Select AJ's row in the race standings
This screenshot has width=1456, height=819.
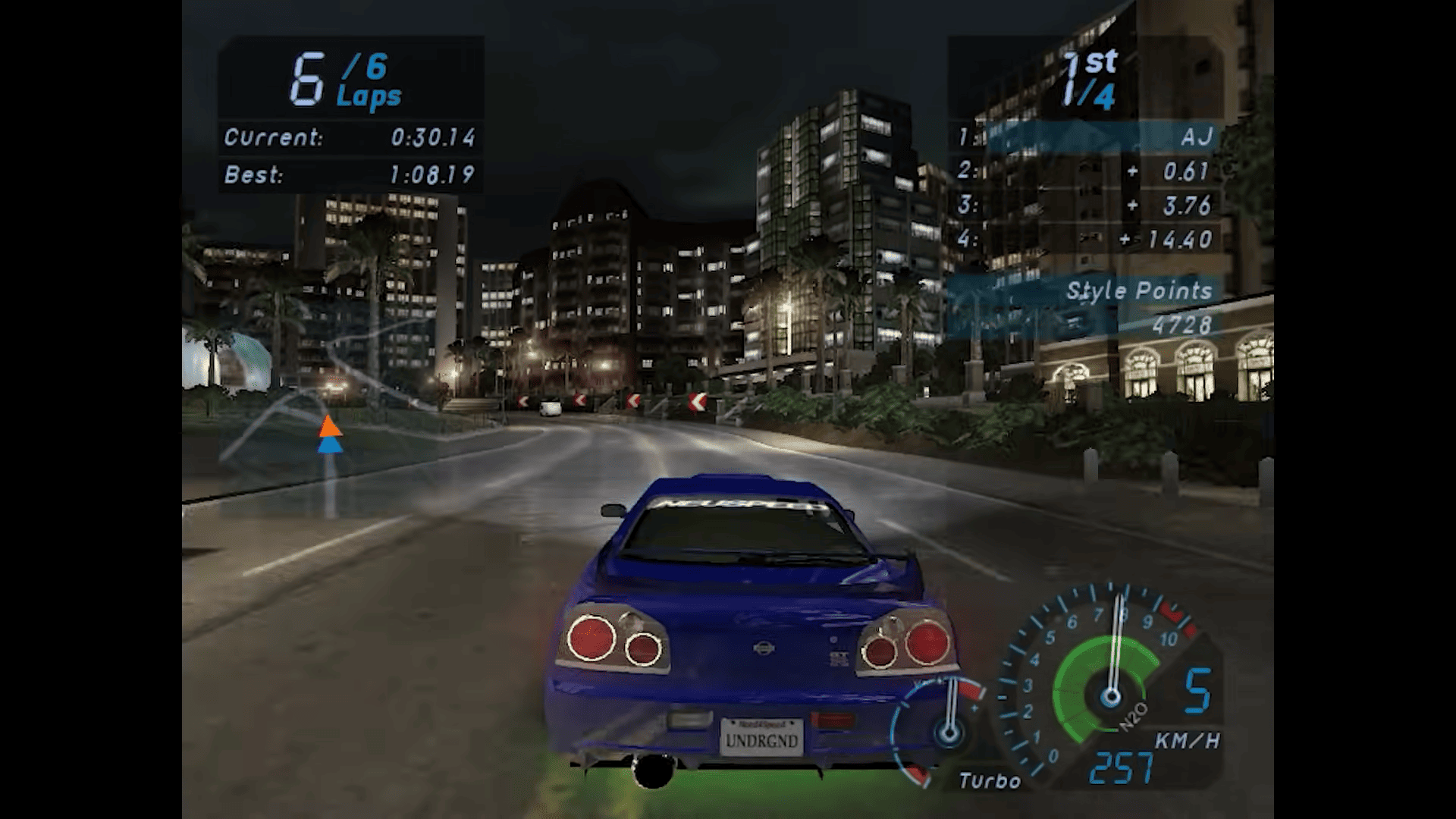[x=1086, y=137]
